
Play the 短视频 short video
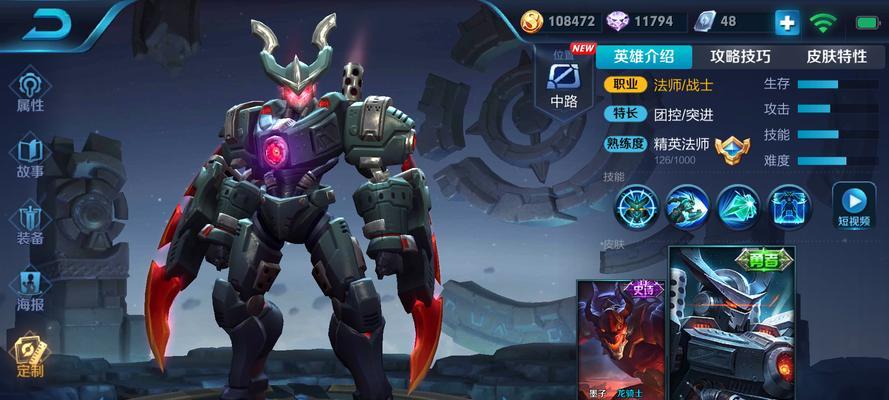[855, 206]
